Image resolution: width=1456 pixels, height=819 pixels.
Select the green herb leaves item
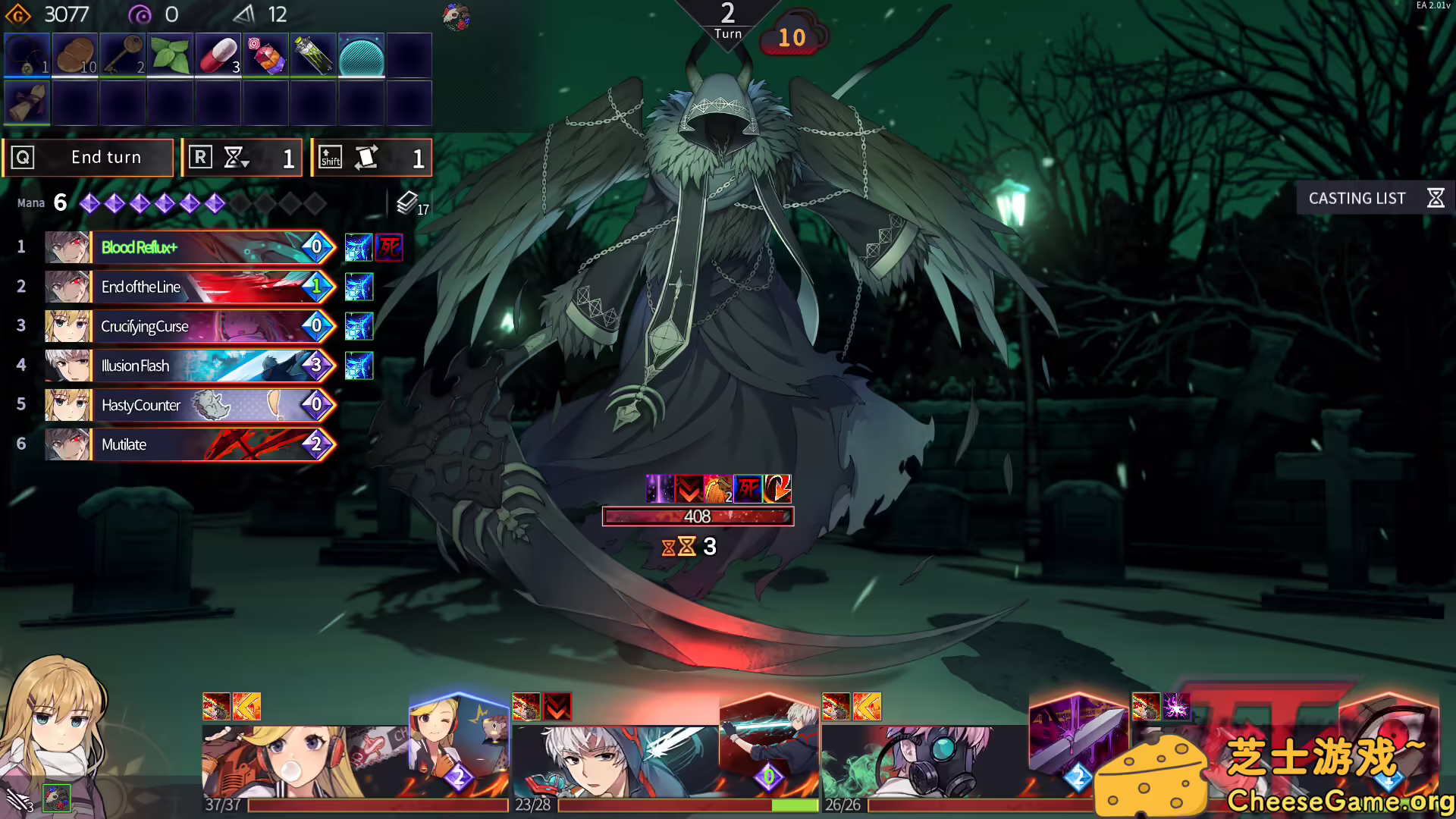click(x=171, y=55)
